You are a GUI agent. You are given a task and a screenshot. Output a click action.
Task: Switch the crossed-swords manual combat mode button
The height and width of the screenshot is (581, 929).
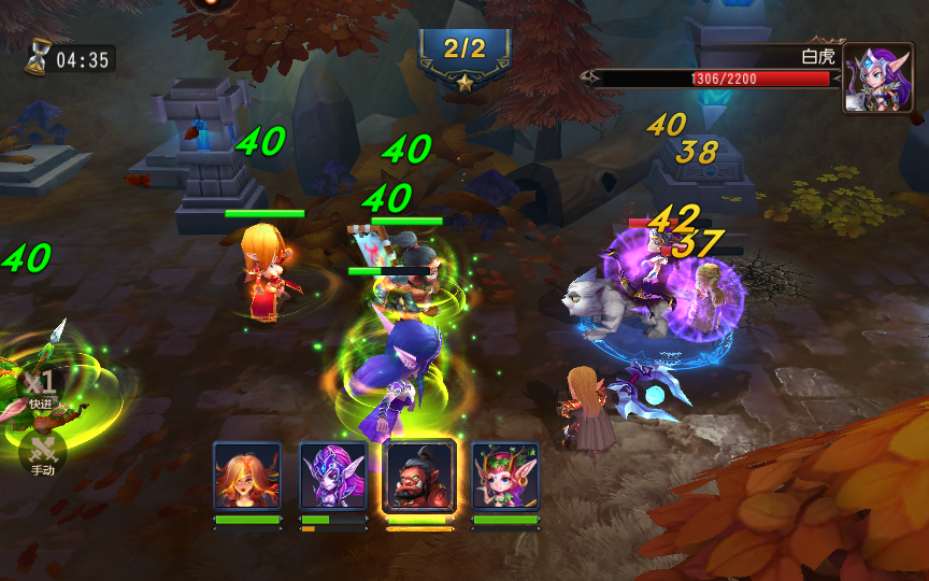(42, 452)
